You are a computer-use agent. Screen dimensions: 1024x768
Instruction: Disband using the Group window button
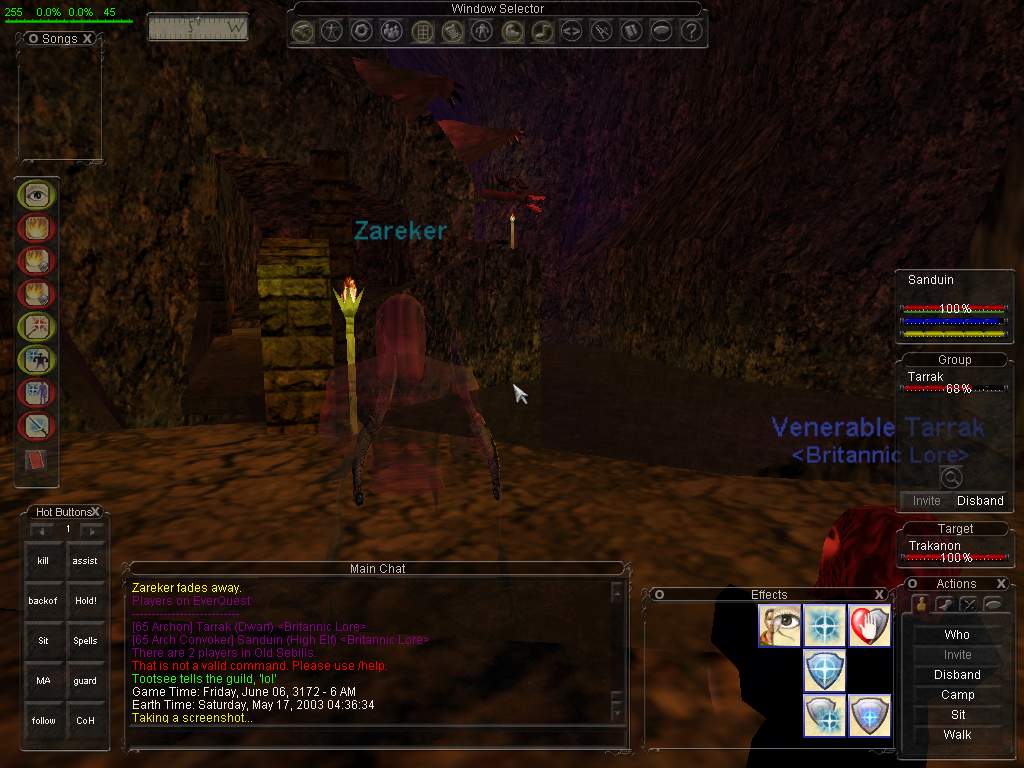tap(980, 501)
